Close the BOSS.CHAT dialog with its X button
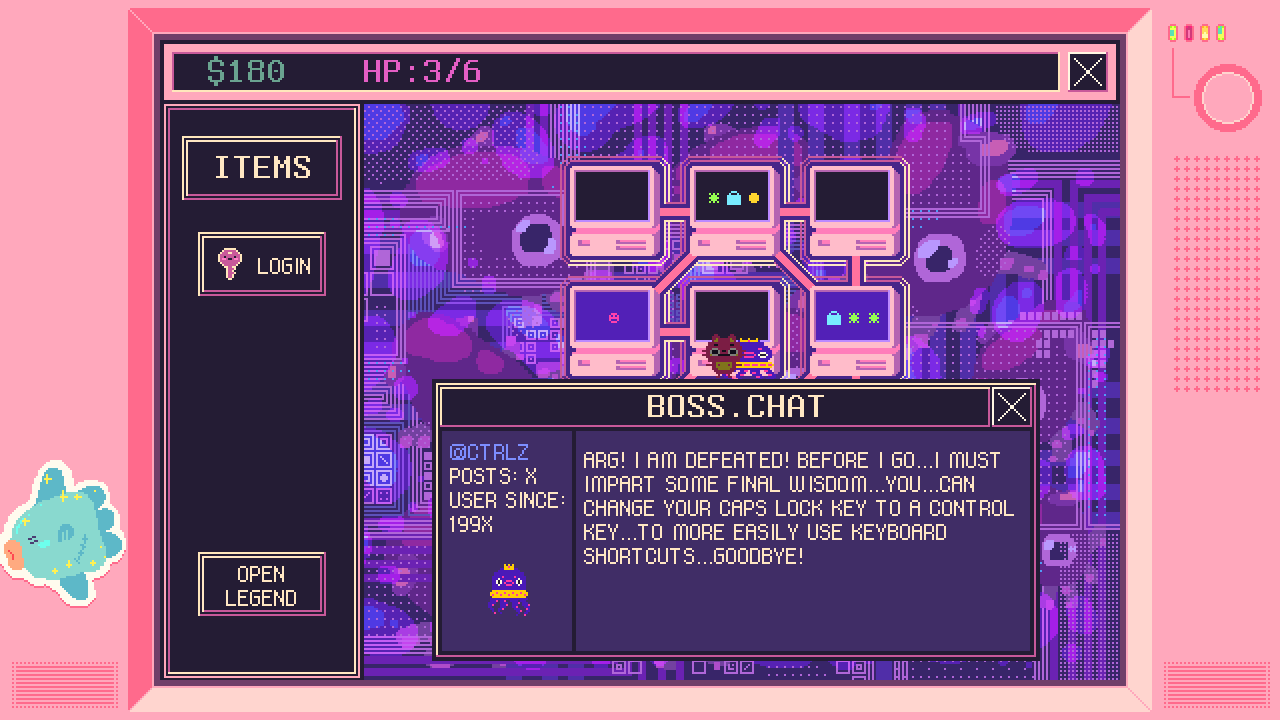Viewport: 1280px width, 720px height. coord(1013,406)
